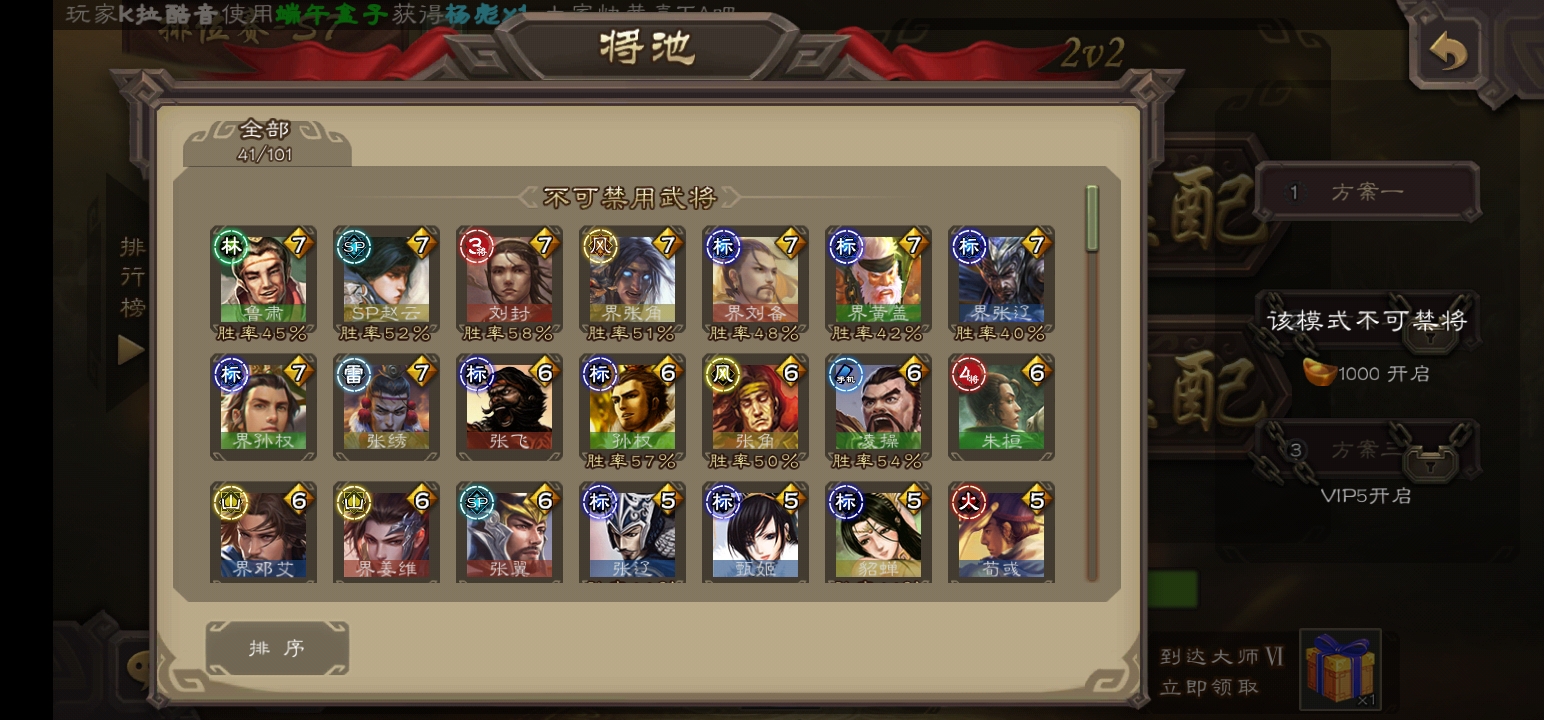
Task: Select the 张绣 general card
Action: coord(386,406)
